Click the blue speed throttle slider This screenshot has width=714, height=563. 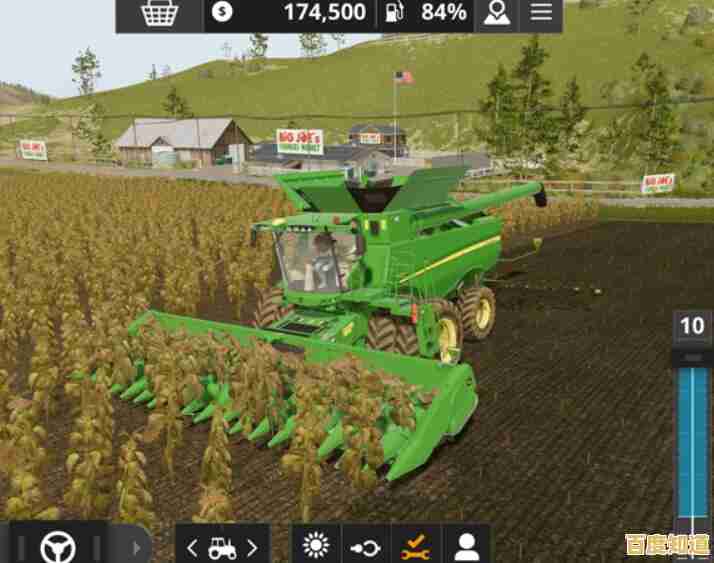692,440
